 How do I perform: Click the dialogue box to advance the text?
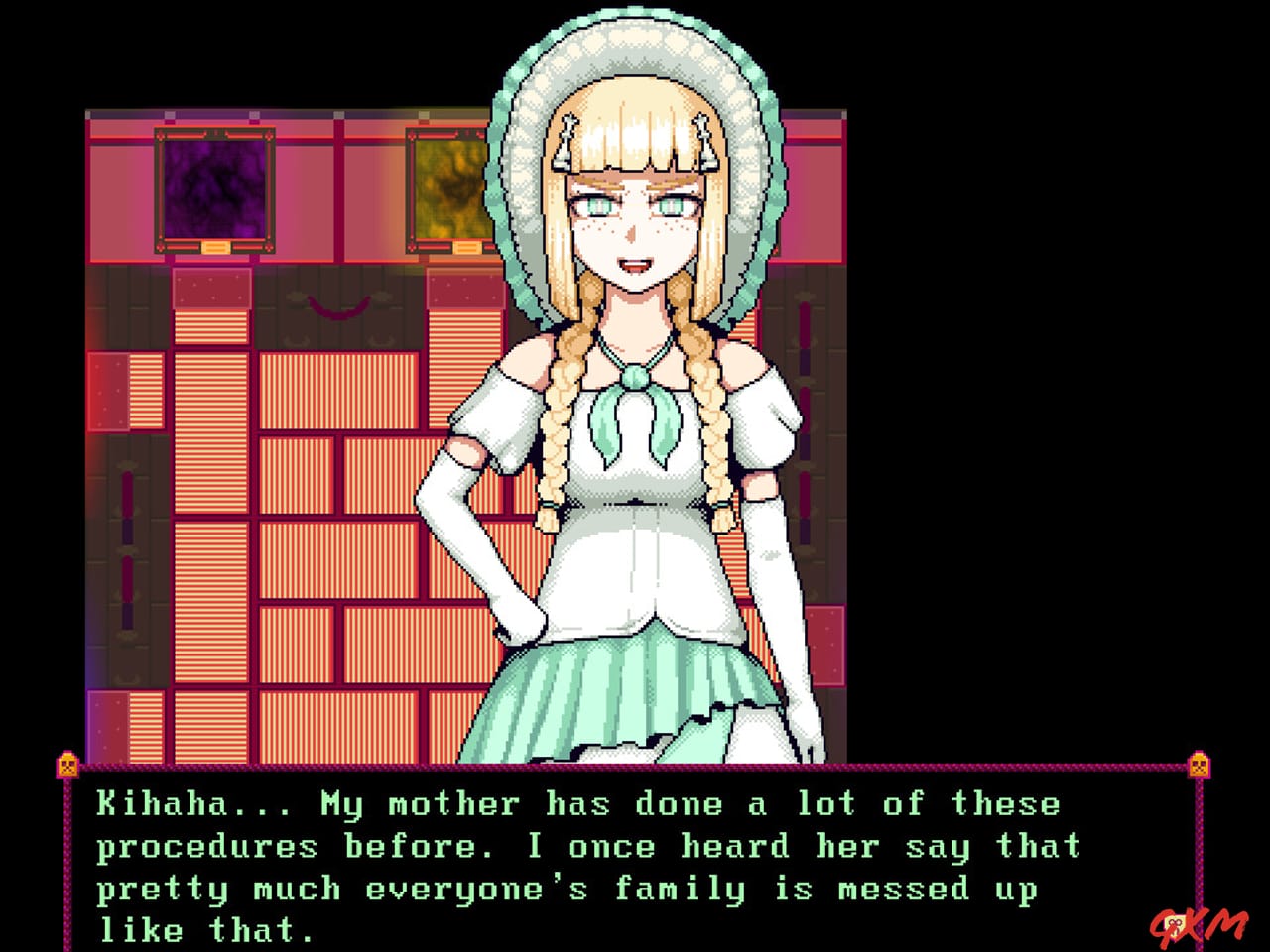pos(635,863)
